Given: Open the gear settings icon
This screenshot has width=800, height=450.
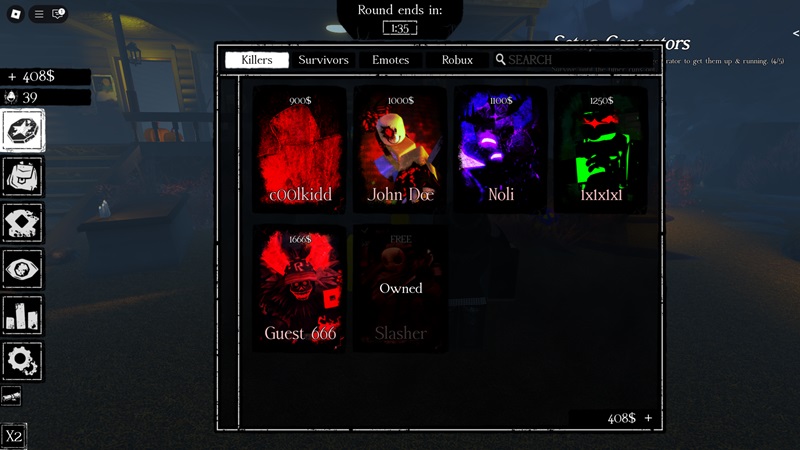Looking at the screenshot, I should coord(23,360).
